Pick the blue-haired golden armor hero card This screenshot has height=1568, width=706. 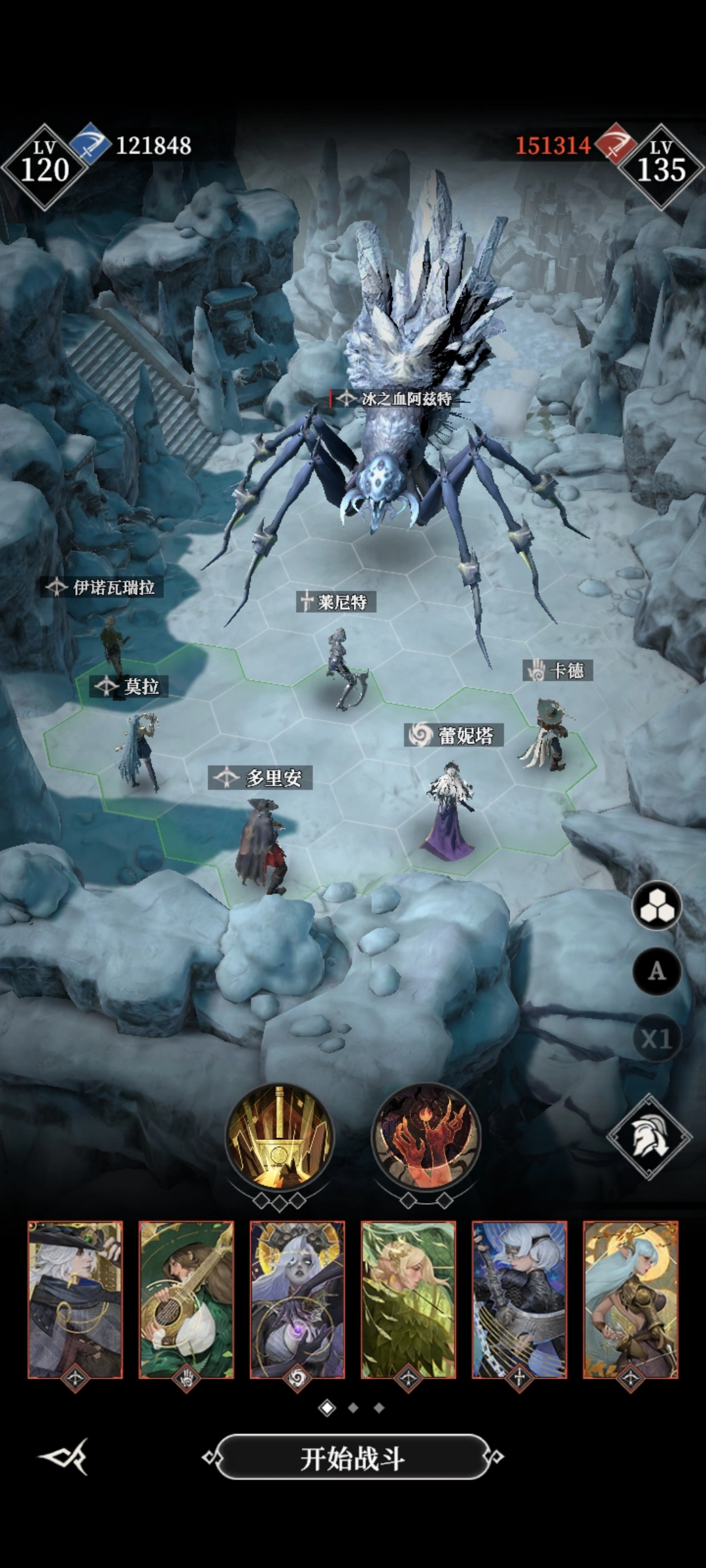[x=631, y=1300]
